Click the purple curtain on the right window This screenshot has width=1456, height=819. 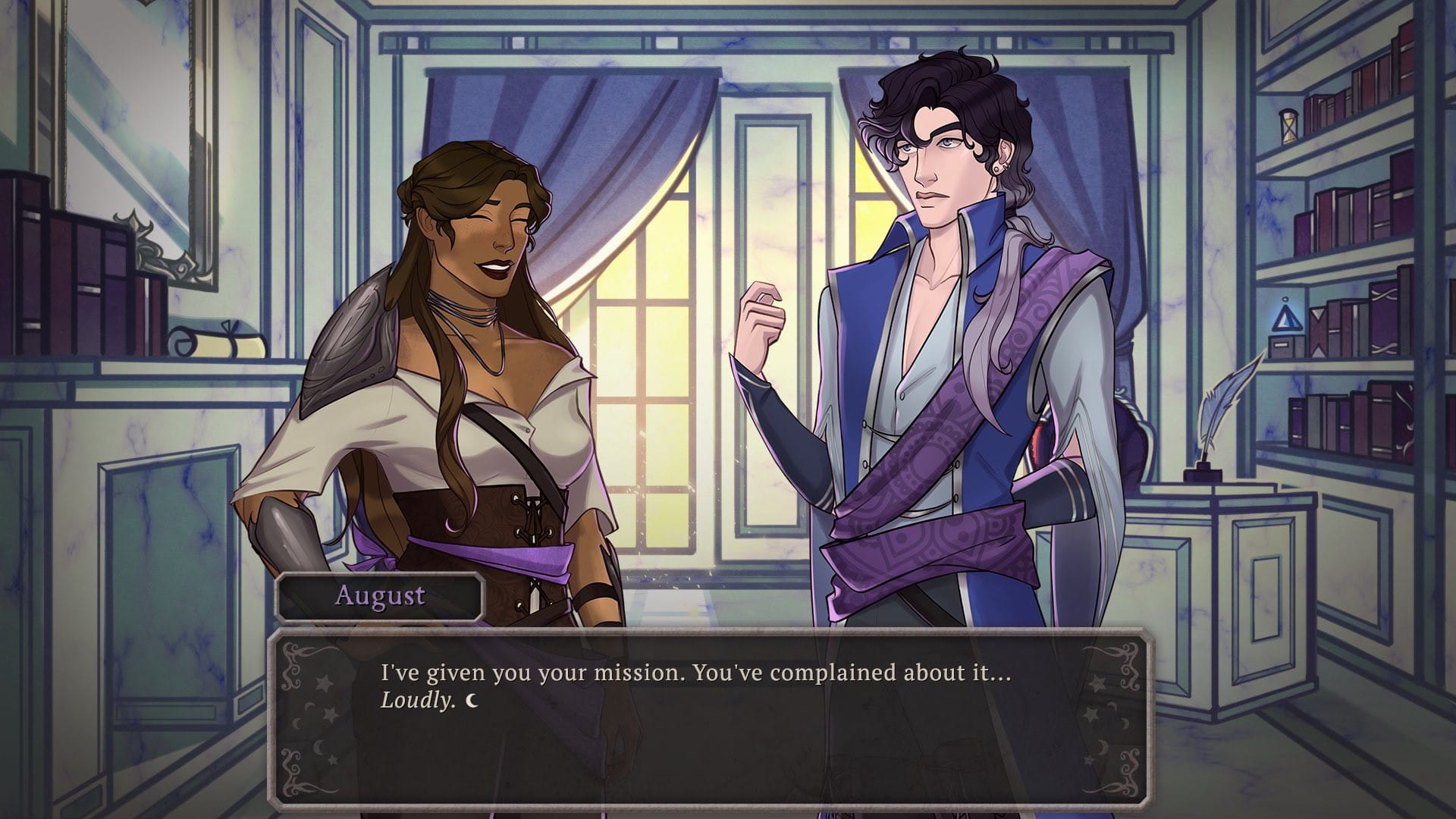click(x=1084, y=152)
